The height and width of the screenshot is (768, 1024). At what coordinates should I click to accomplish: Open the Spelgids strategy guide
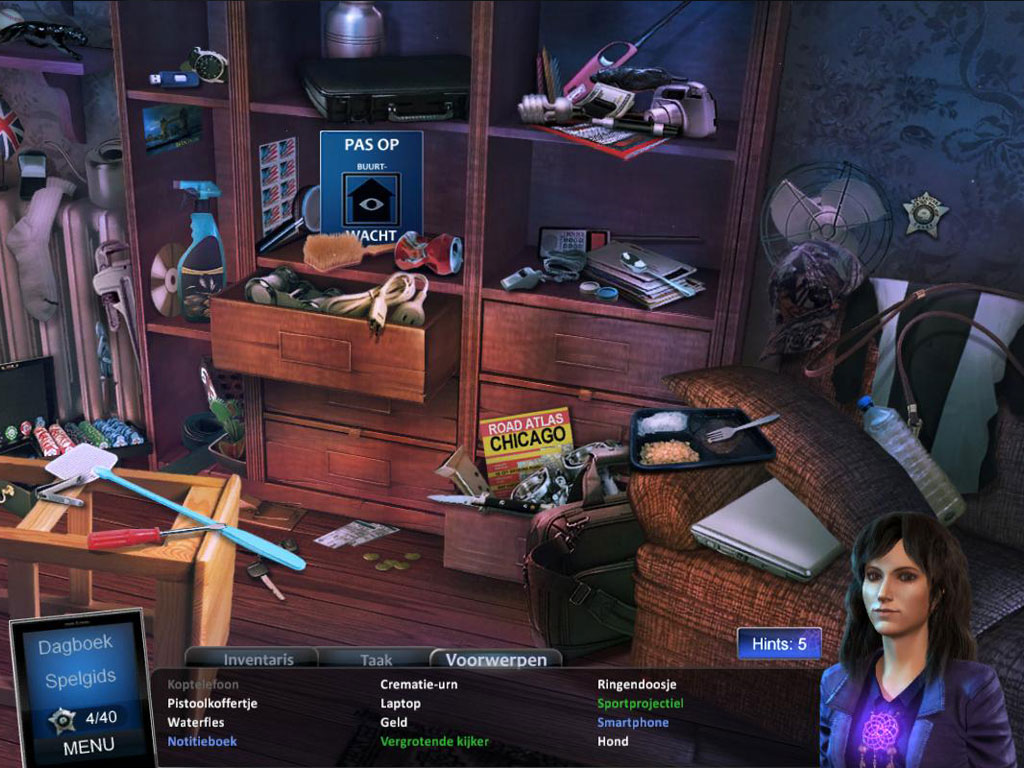[x=80, y=680]
